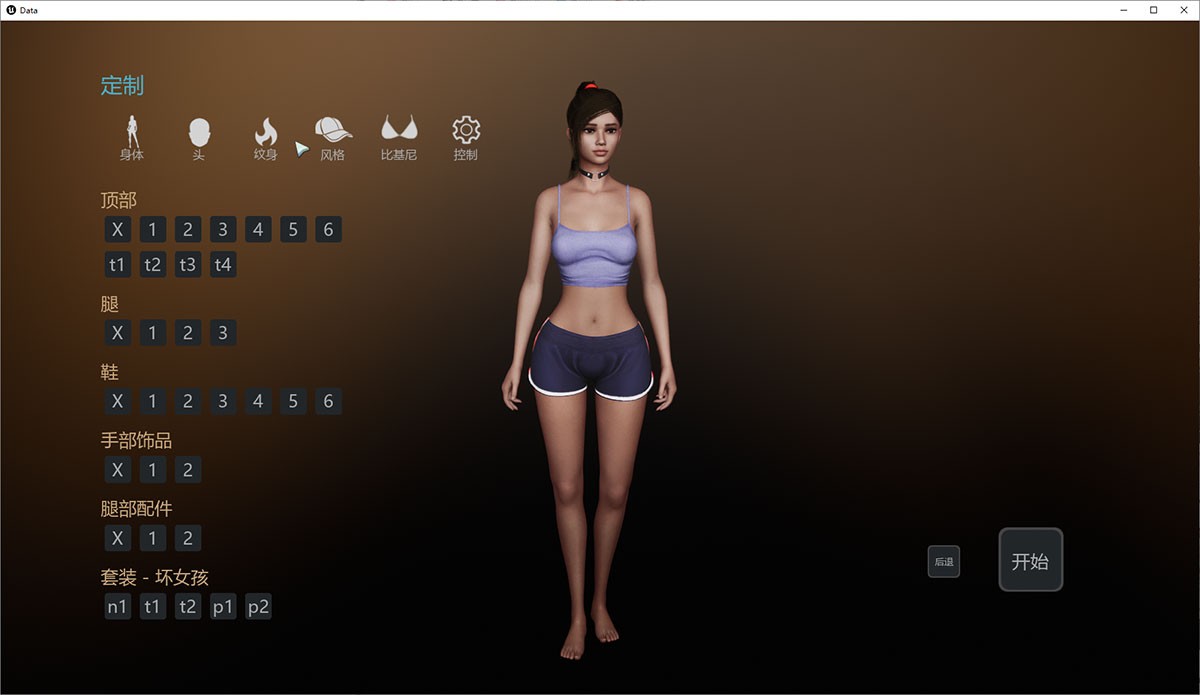Choose leg accessory 1 under 腿部配件
Image resolution: width=1200 pixels, height=695 pixels.
(x=152, y=538)
